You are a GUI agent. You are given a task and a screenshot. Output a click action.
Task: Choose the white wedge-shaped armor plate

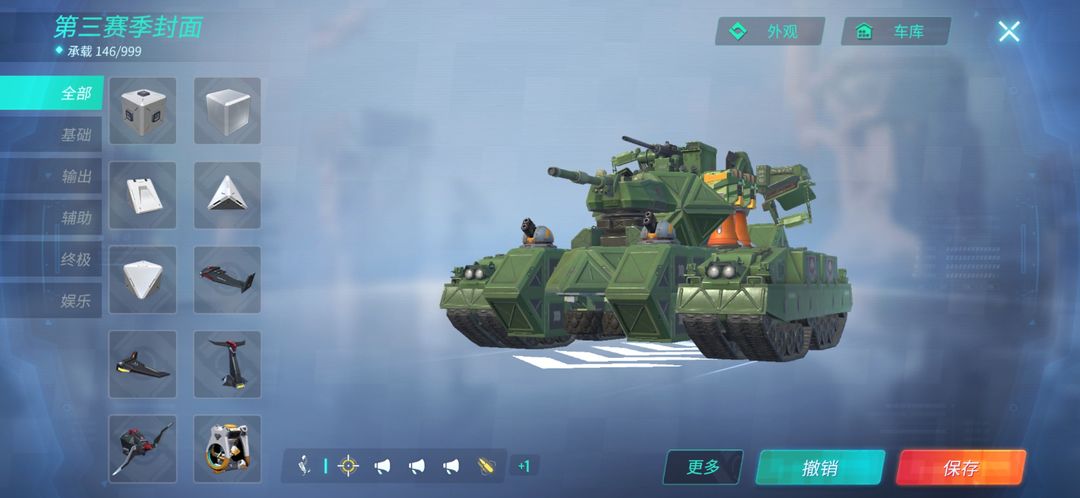[x=142, y=194]
